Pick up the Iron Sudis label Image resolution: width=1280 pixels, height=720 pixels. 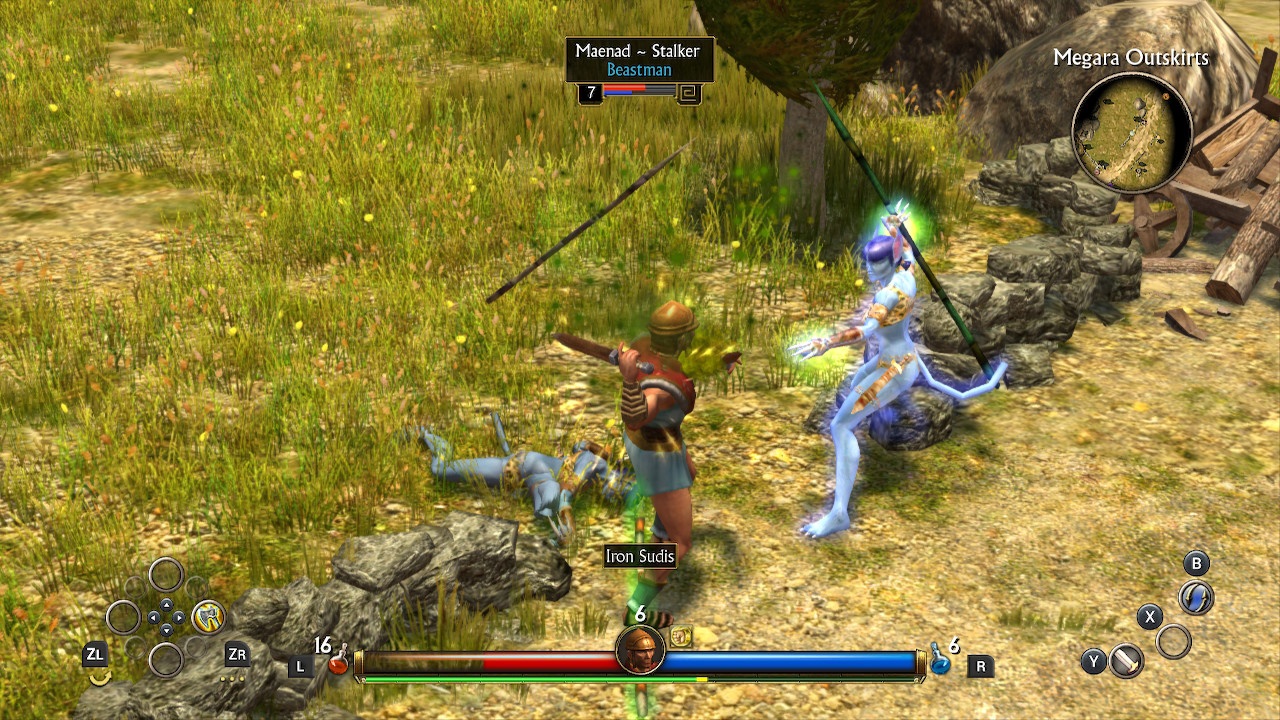point(640,556)
